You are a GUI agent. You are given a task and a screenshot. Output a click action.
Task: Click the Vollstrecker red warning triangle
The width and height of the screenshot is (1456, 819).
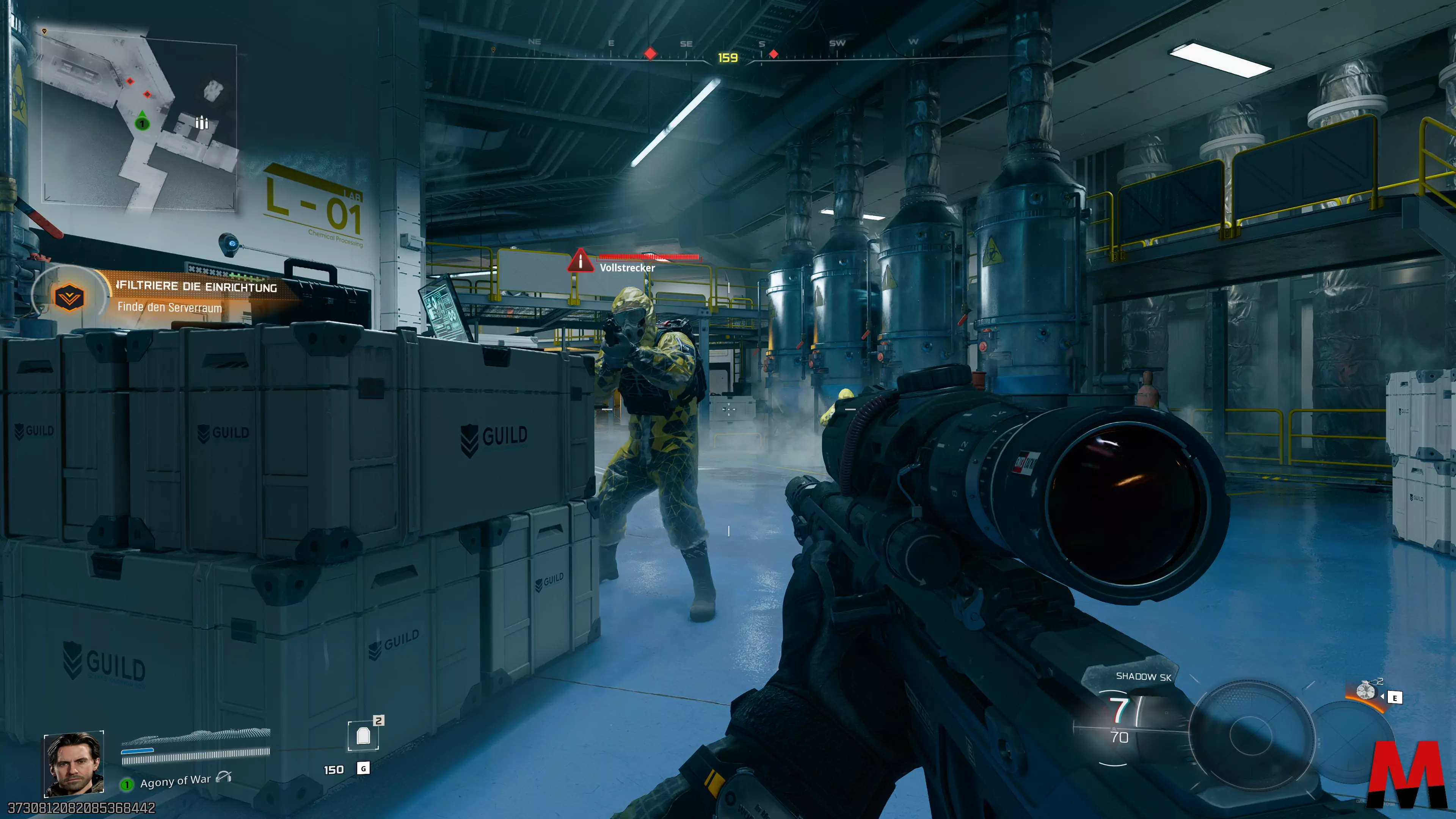pyautogui.click(x=581, y=261)
